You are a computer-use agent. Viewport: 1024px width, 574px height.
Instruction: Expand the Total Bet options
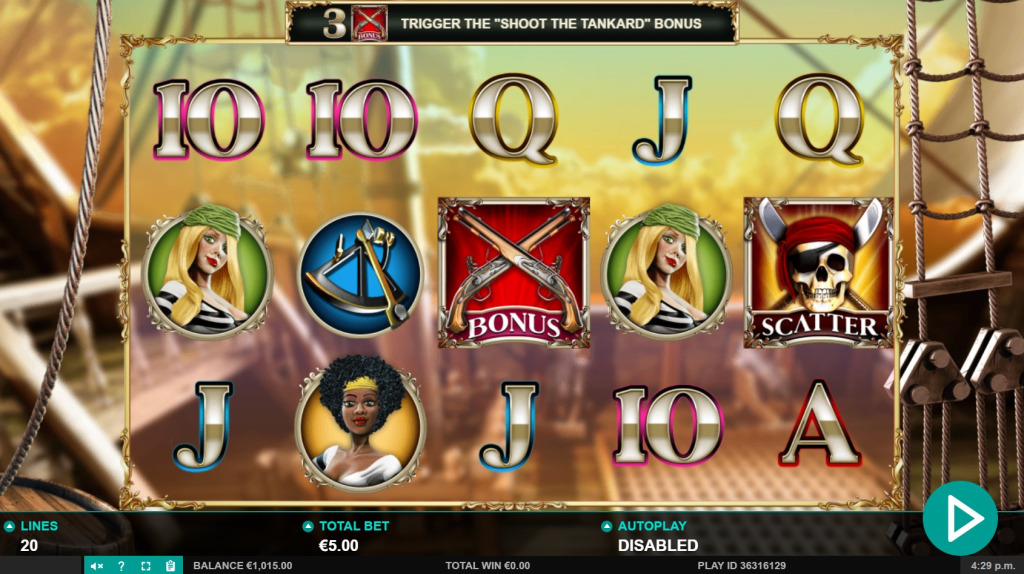pyautogui.click(x=308, y=526)
